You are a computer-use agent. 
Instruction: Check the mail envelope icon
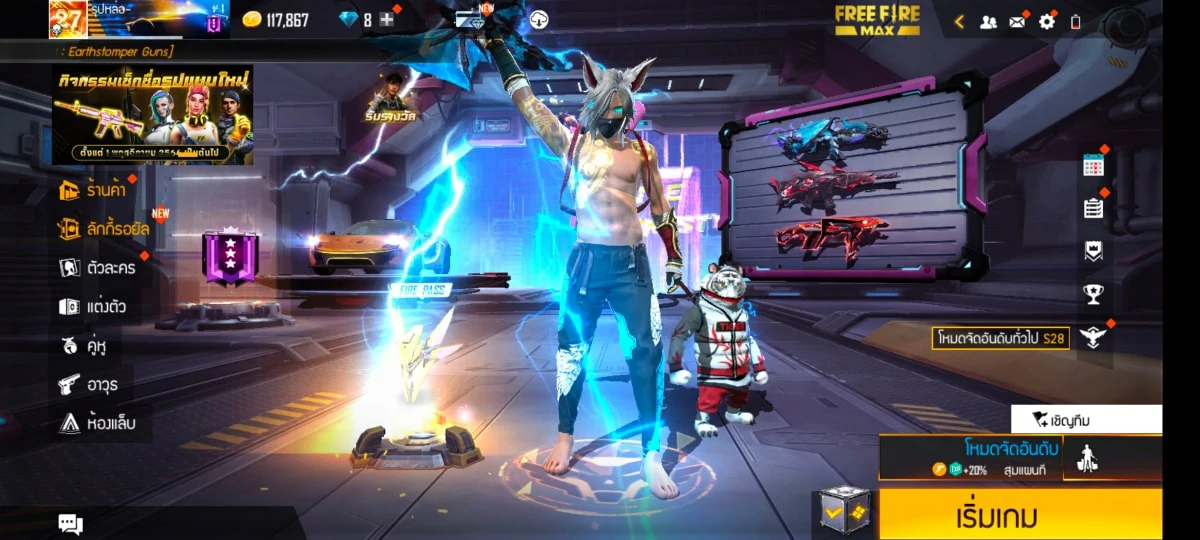1017,21
